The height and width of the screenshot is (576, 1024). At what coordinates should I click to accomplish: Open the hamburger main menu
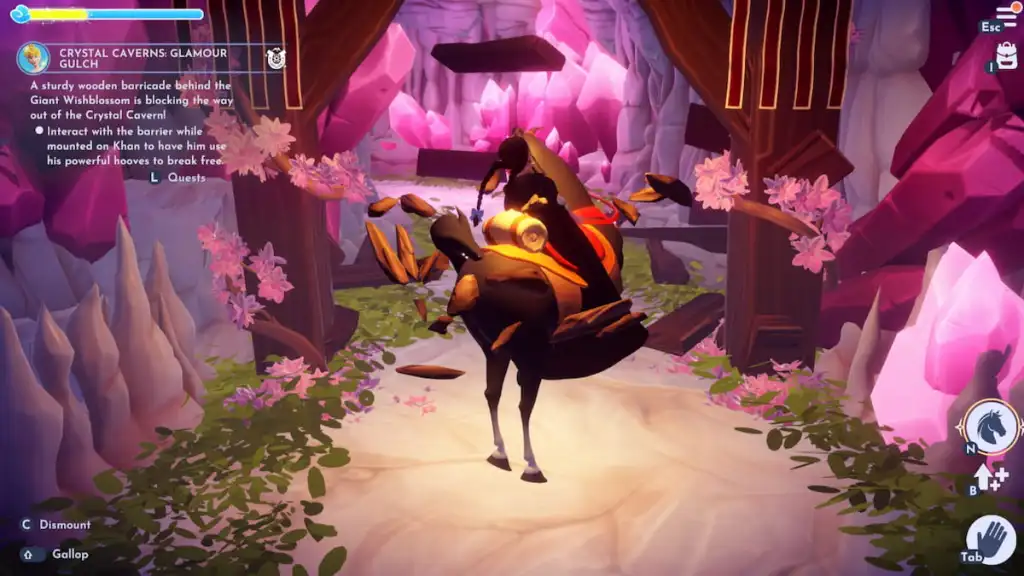pyautogui.click(x=1005, y=15)
